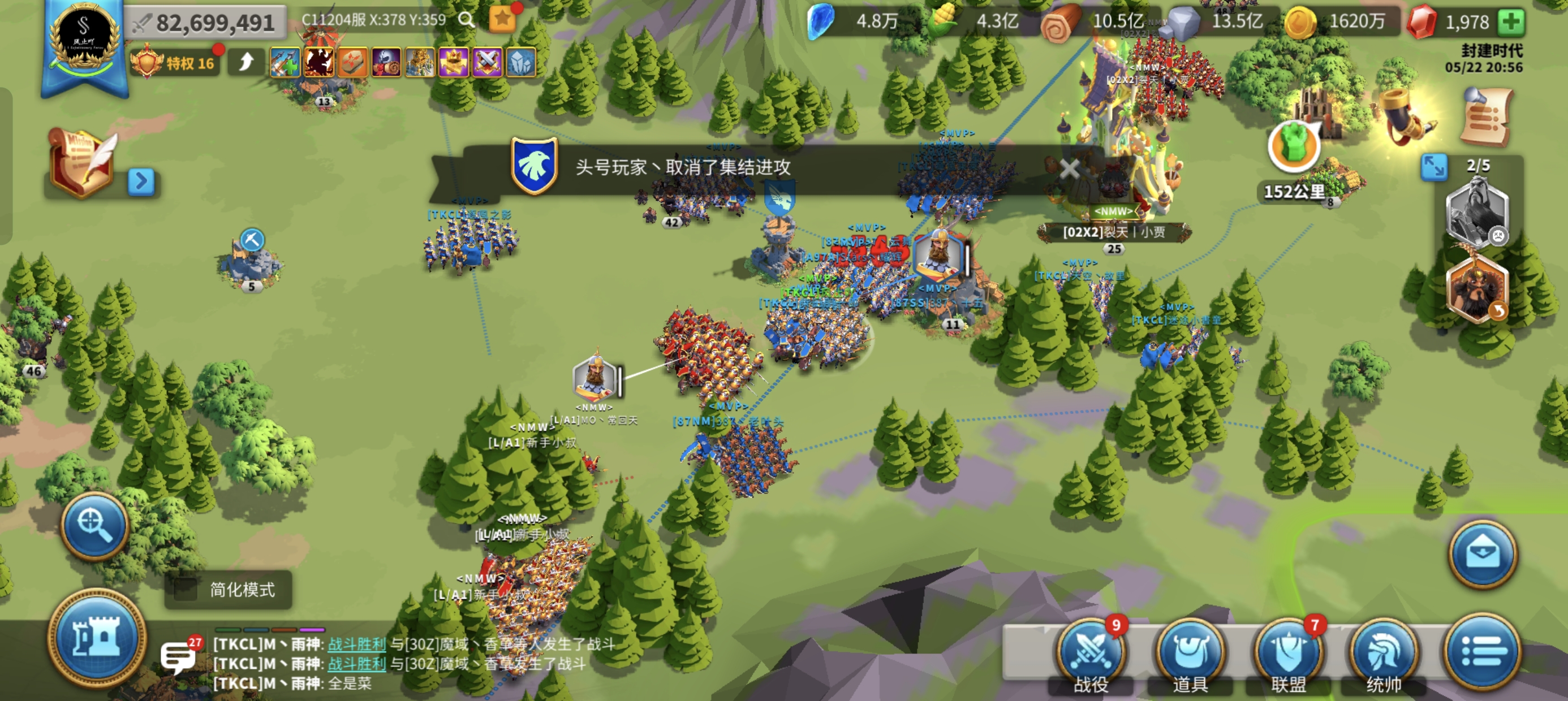Expand the mission panel blue arrow
1568x701 pixels.
pos(142,180)
